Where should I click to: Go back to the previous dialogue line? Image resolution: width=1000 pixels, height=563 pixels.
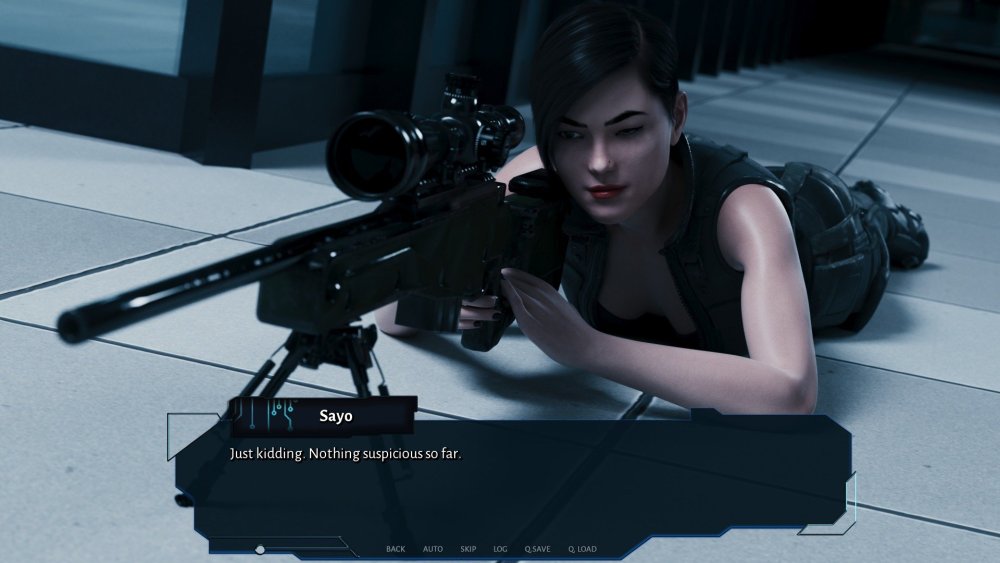point(395,549)
